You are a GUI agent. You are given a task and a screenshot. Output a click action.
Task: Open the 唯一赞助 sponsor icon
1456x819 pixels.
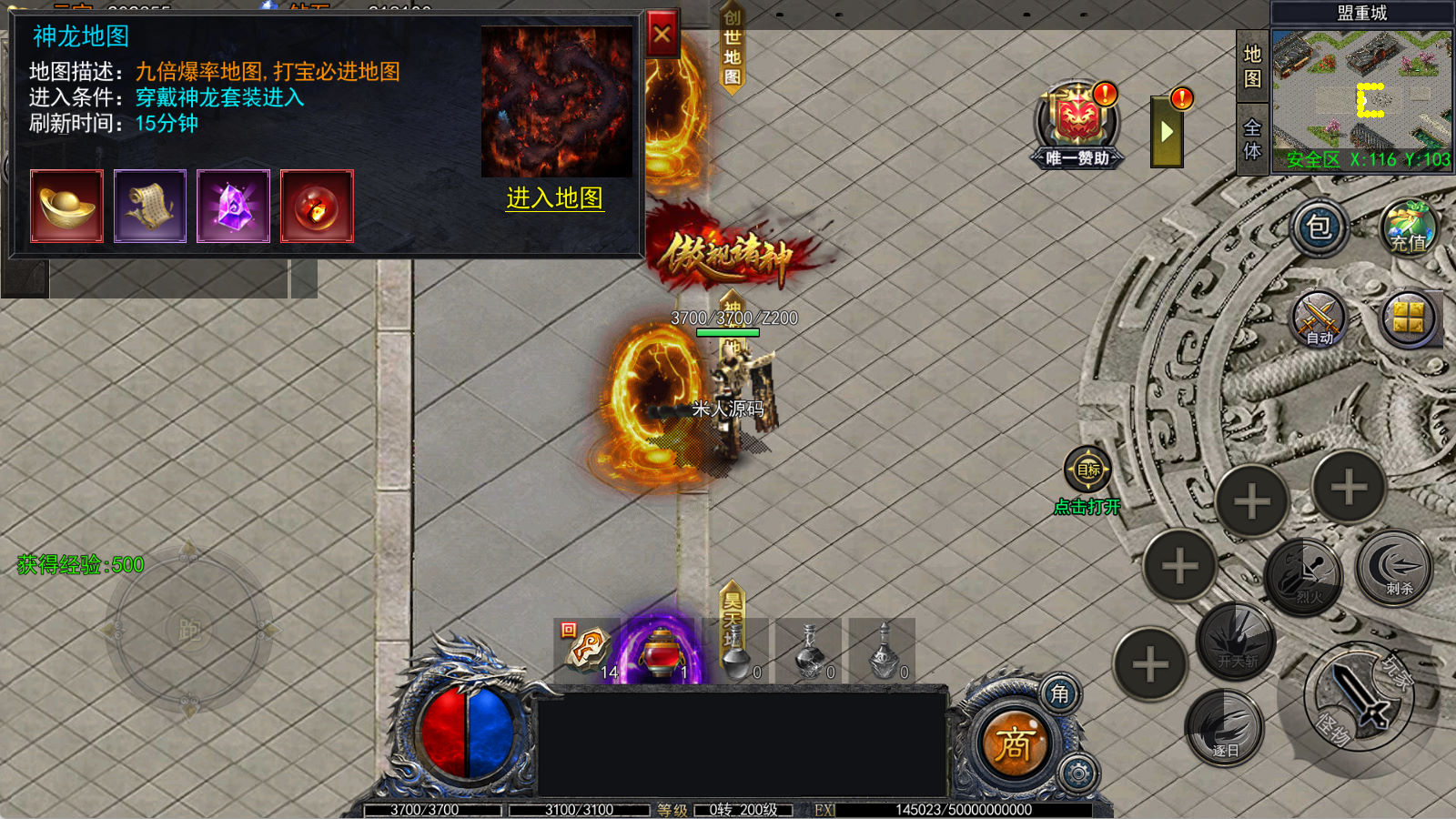click(1077, 125)
